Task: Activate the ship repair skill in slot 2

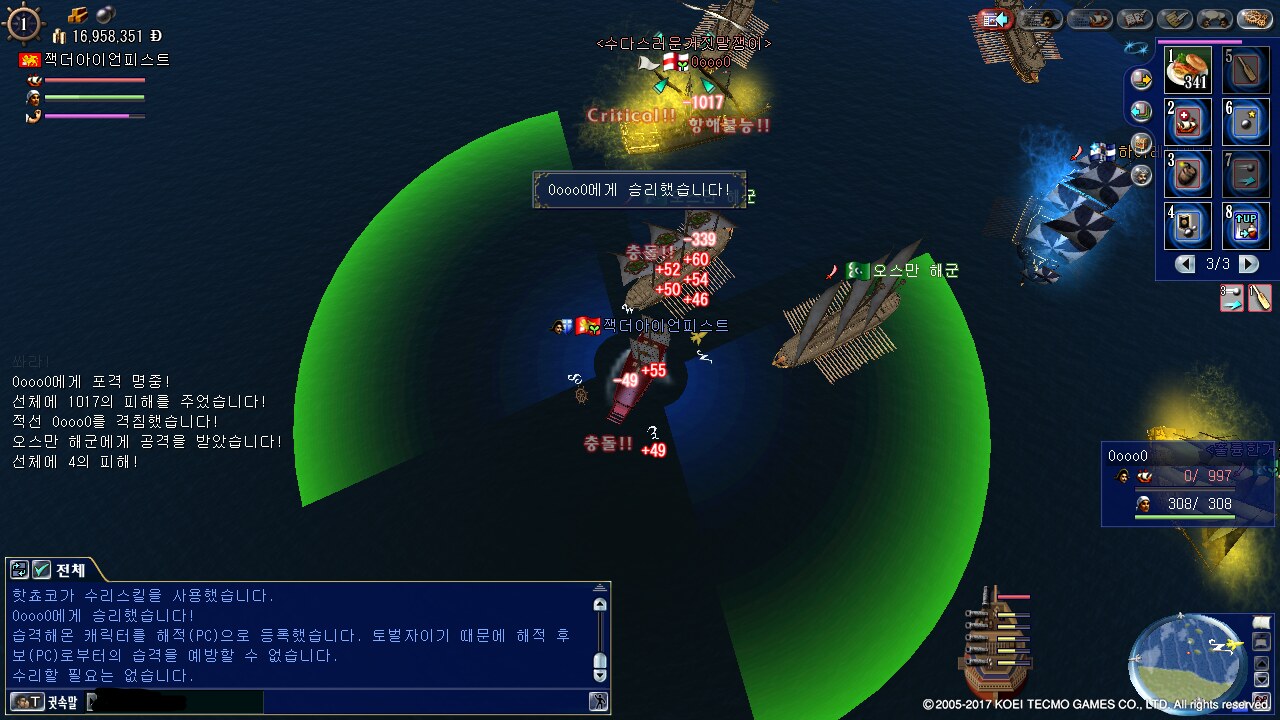Action: [1188, 122]
